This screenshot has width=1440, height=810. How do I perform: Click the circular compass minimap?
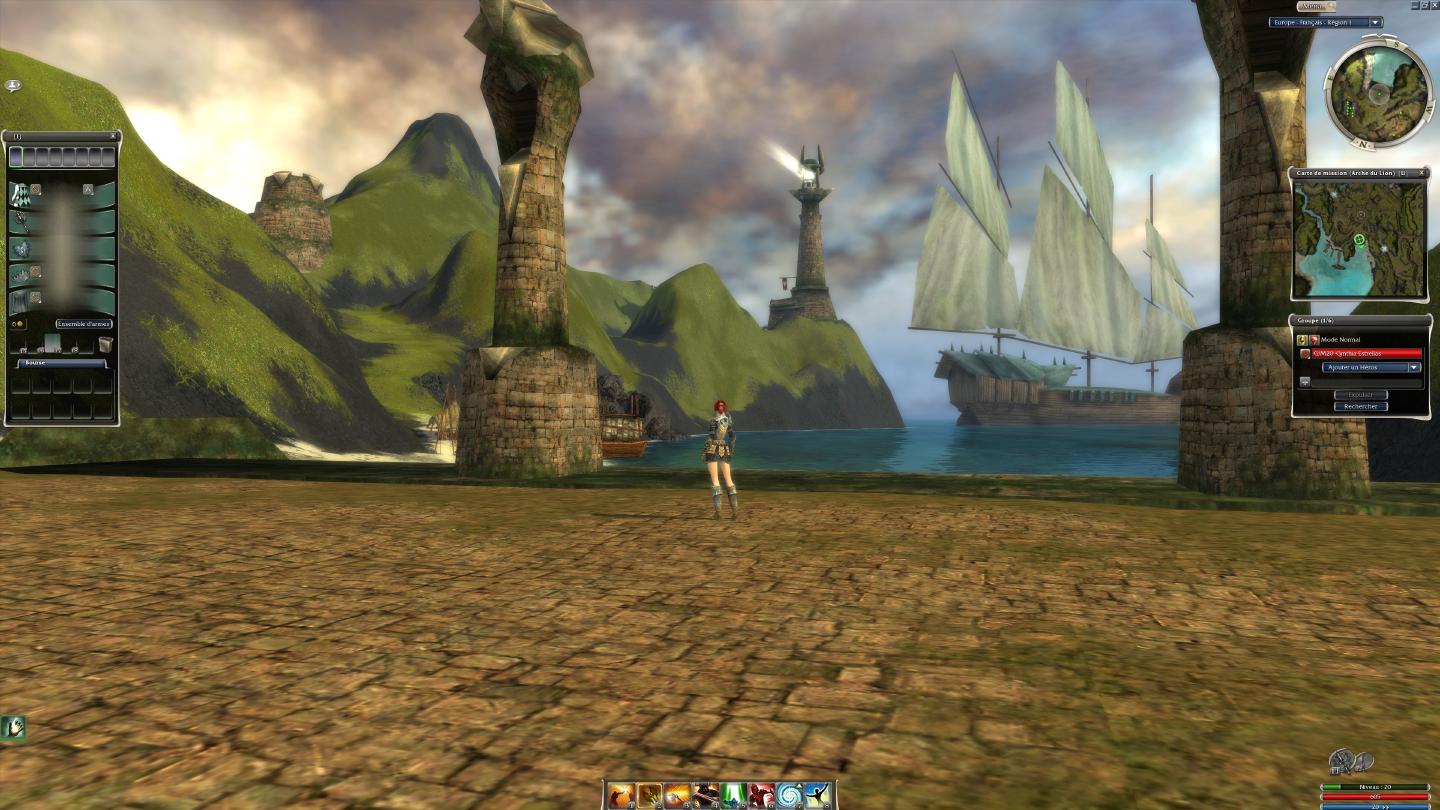tap(1379, 93)
